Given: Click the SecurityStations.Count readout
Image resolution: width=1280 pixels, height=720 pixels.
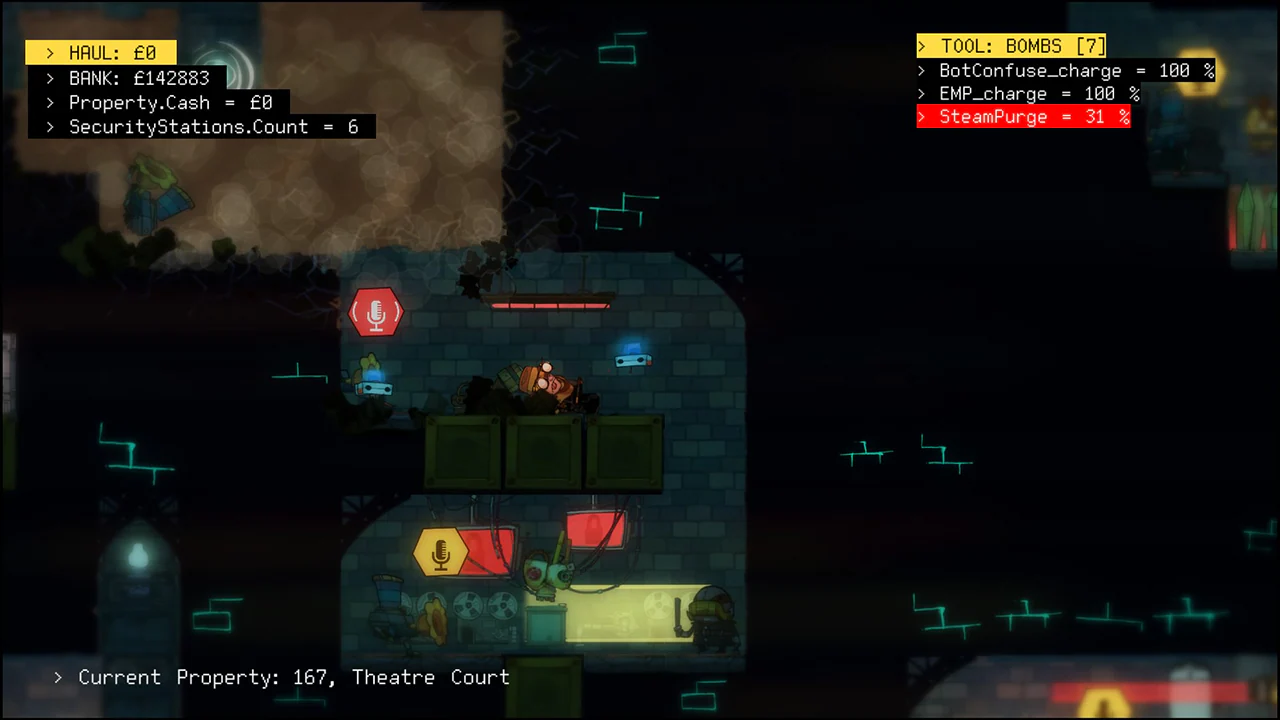Looking at the screenshot, I should click(x=214, y=127).
